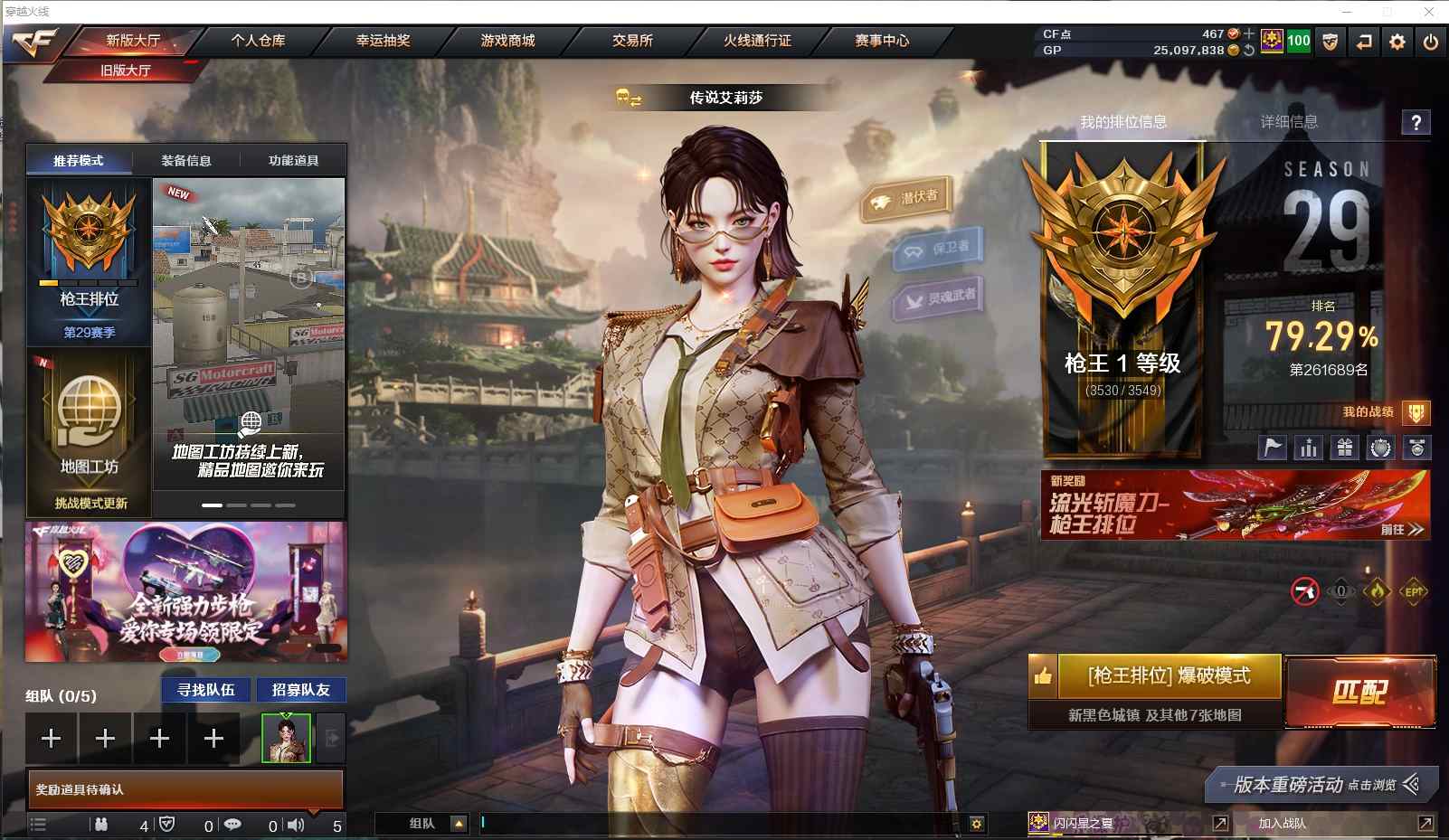This screenshot has height=840, width=1449.
Task: Open the 详细信息 detailed info tab
Action: click(x=1289, y=122)
